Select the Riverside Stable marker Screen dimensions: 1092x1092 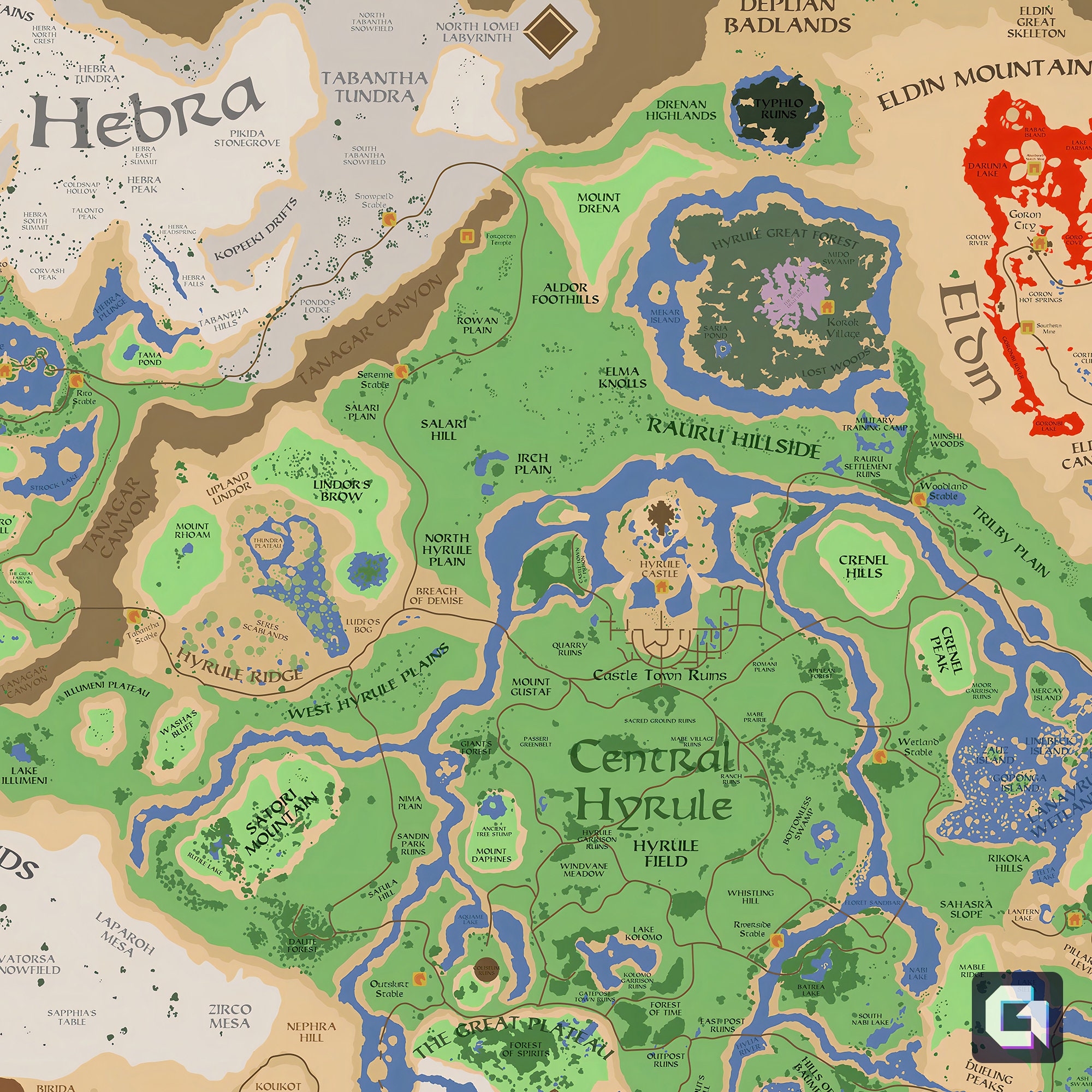(776, 941)
